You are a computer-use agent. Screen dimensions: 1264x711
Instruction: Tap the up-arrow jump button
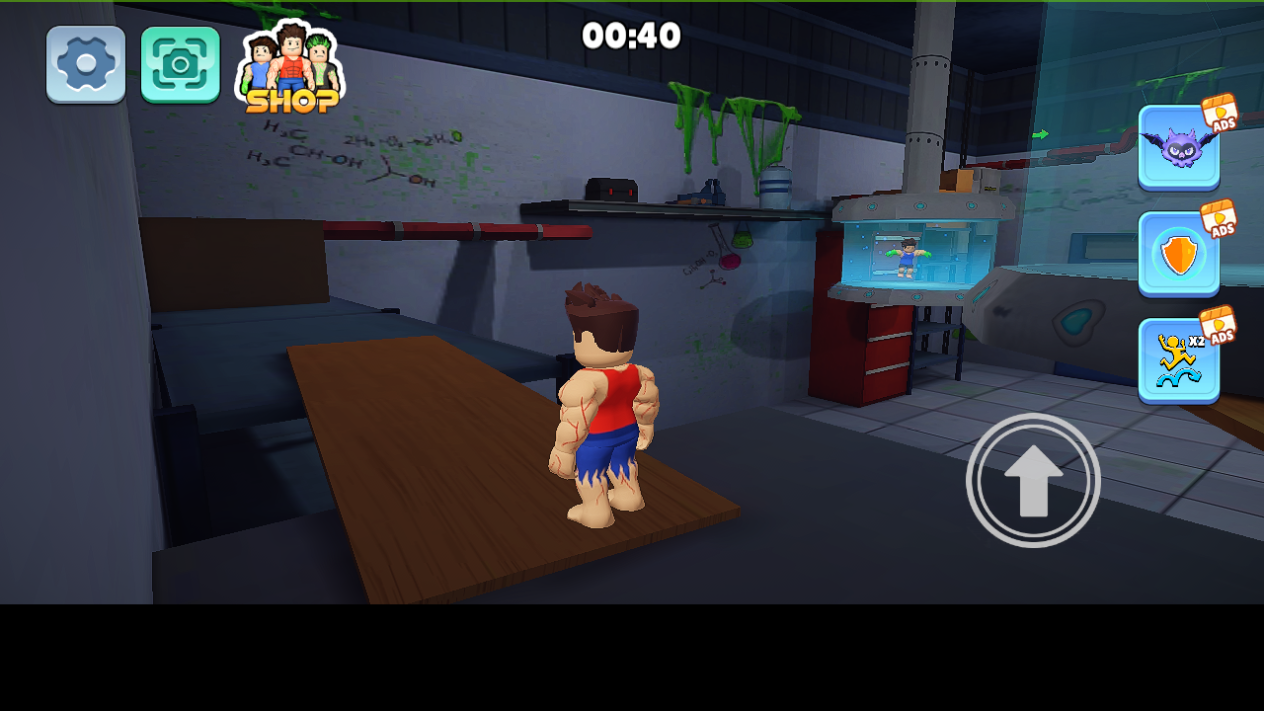coord(1033,481)
